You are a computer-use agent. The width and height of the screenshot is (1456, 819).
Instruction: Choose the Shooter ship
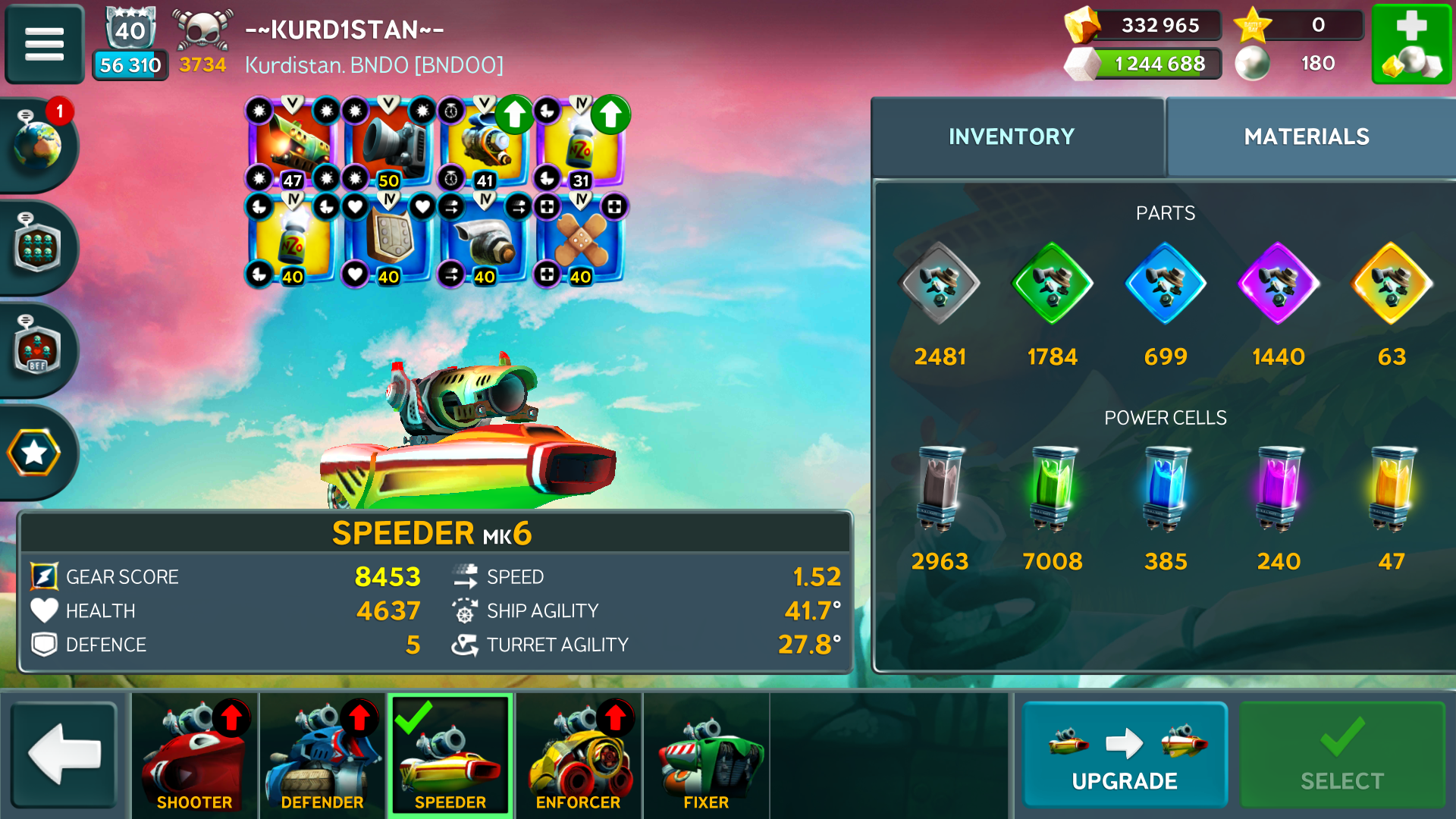194,754
